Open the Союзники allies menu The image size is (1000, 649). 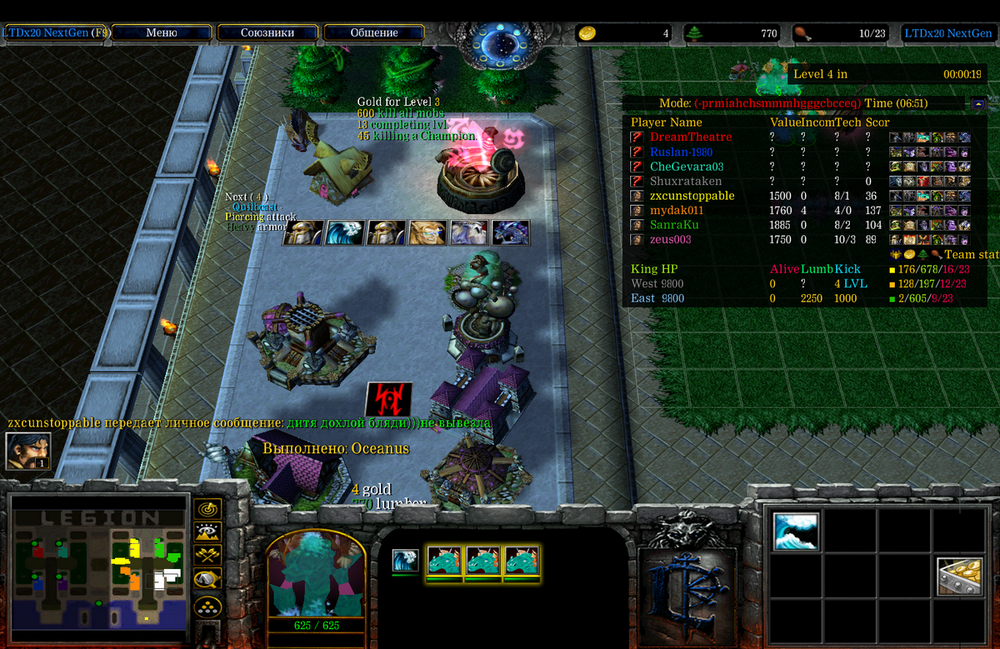pos(267,33)
